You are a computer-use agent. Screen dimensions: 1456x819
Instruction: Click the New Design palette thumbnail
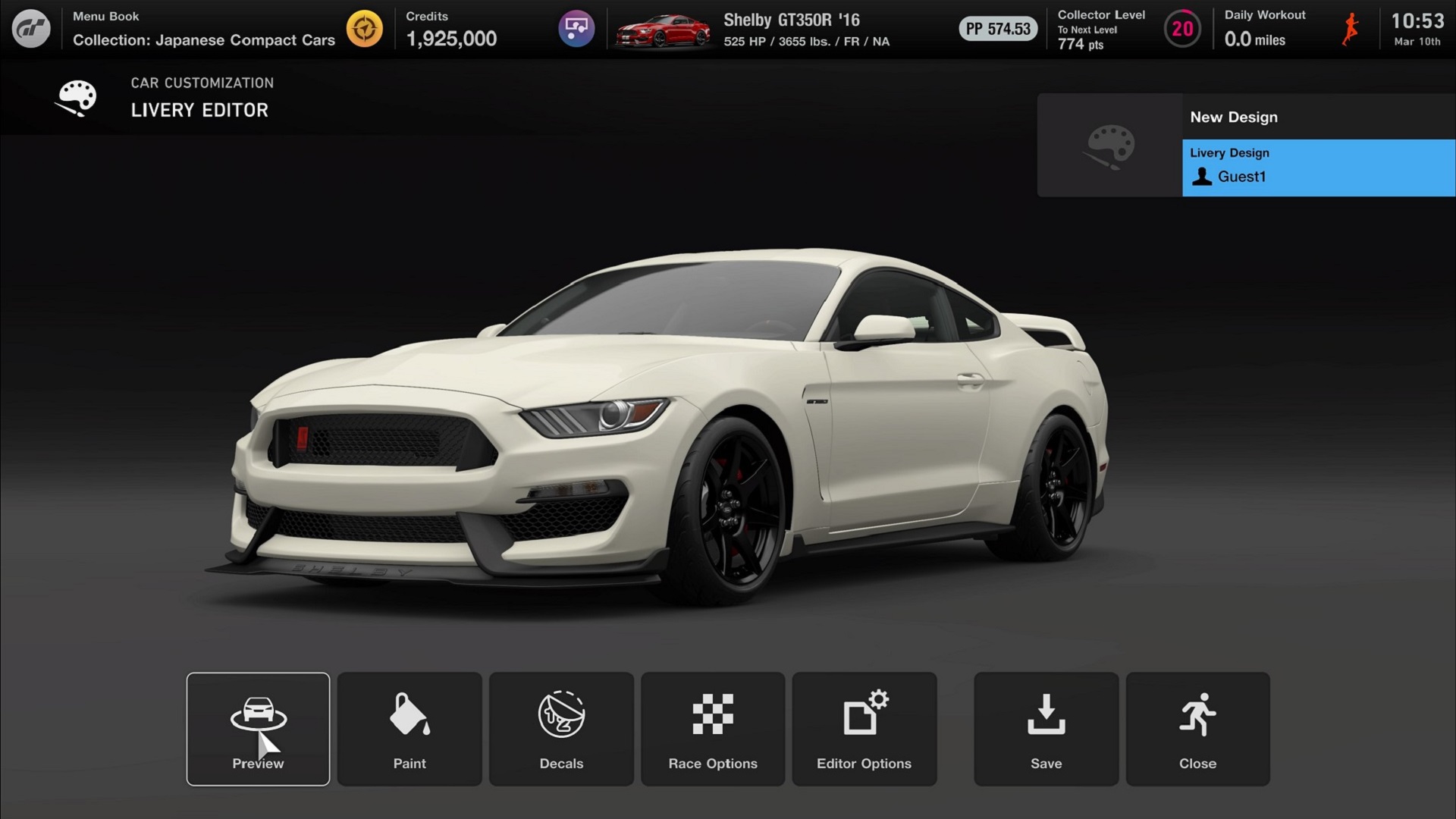[x=1110, y=146]
